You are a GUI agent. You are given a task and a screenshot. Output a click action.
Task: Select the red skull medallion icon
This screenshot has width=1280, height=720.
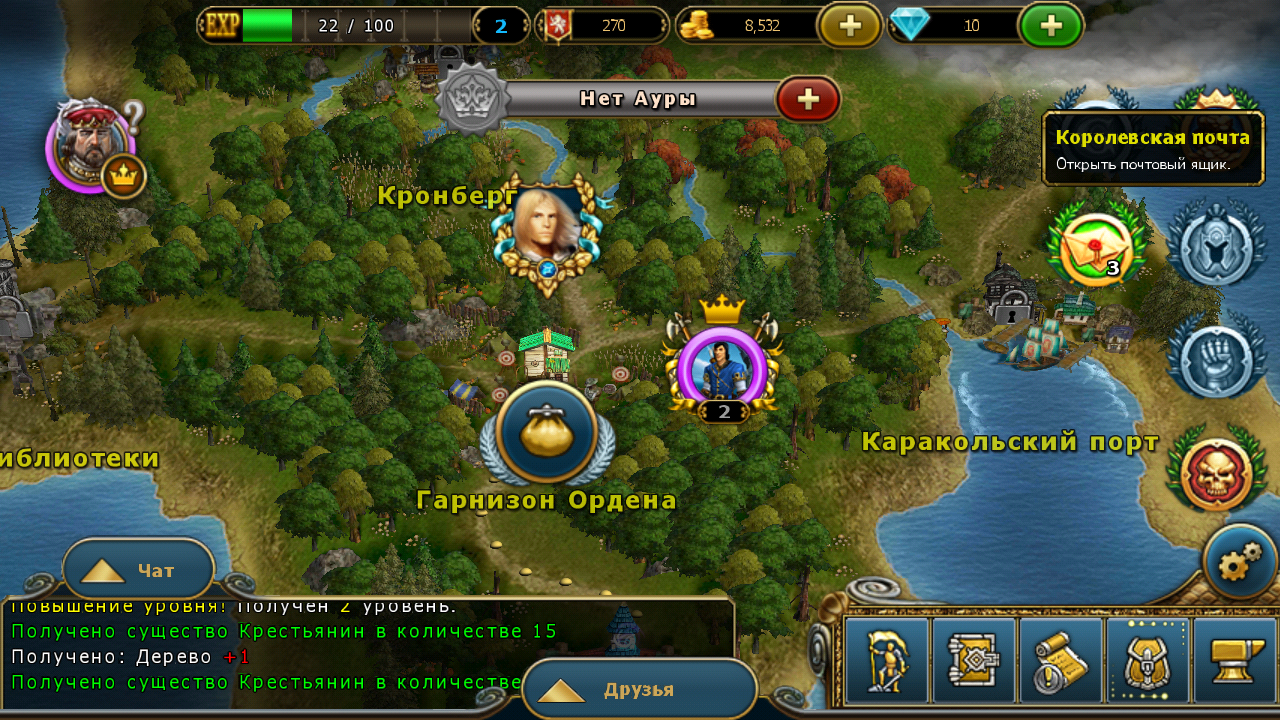click(x=1215, y=476)
